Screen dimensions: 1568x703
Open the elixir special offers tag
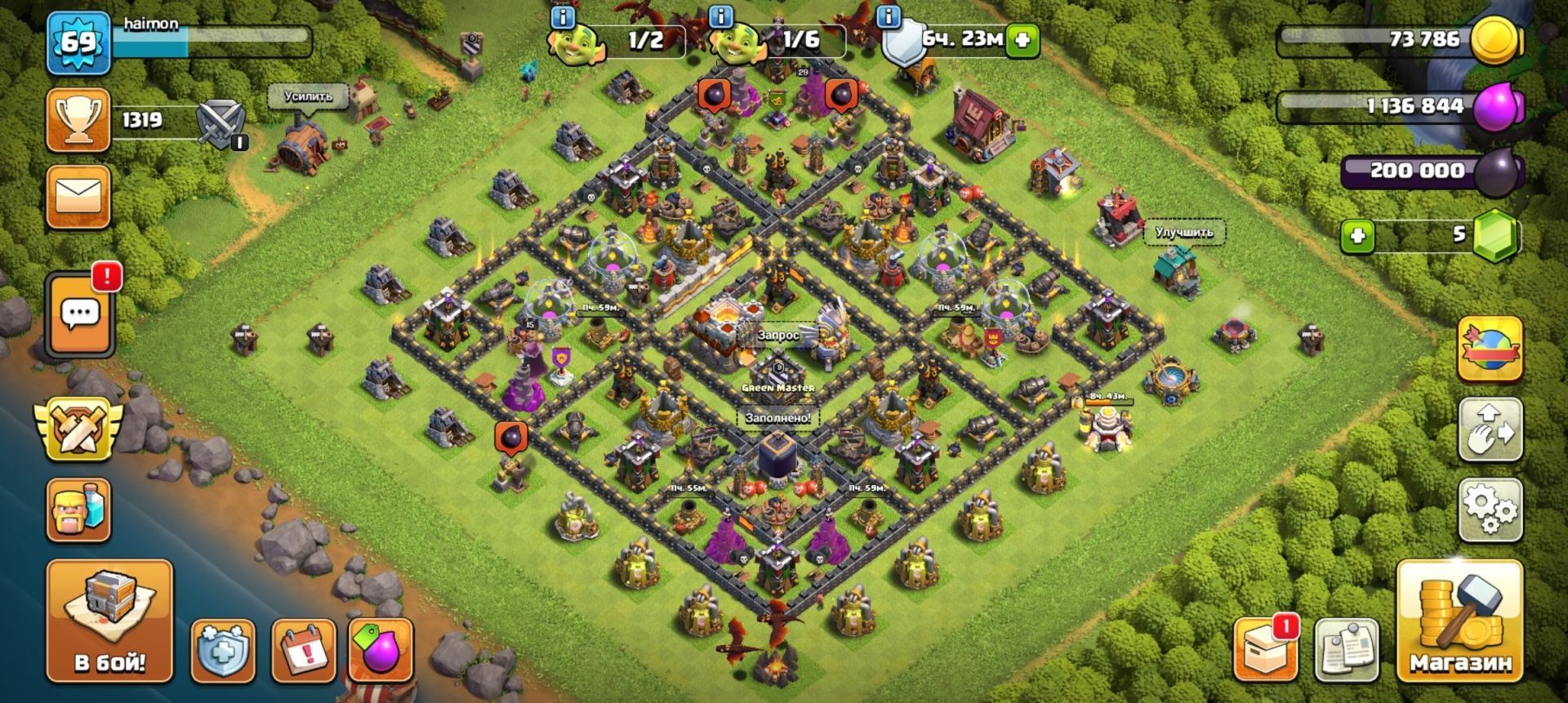tap(380, 651)
